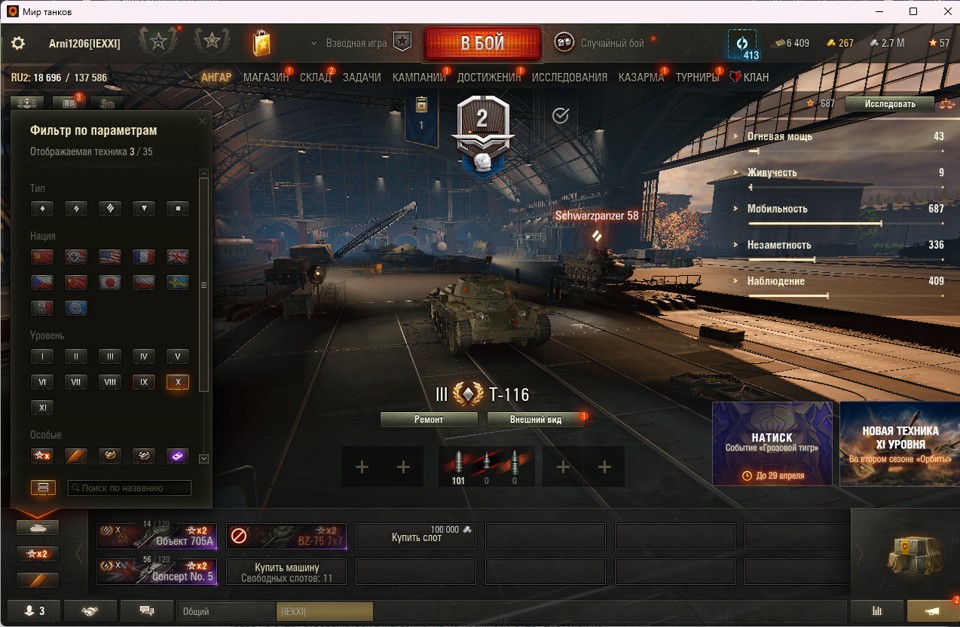Open game settings gear icon
Viewport: 960px width, 627px height.
18,43
